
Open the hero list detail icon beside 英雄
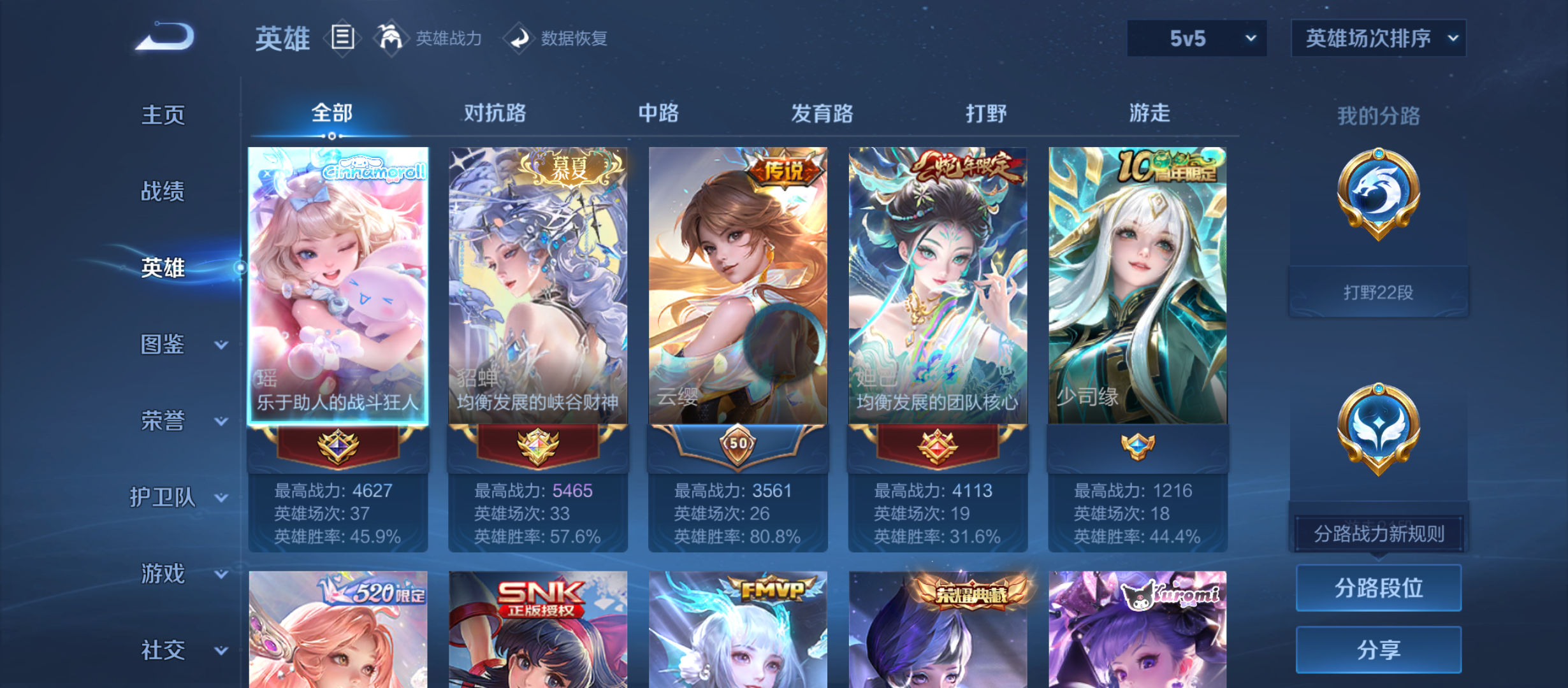pos(343,38)
